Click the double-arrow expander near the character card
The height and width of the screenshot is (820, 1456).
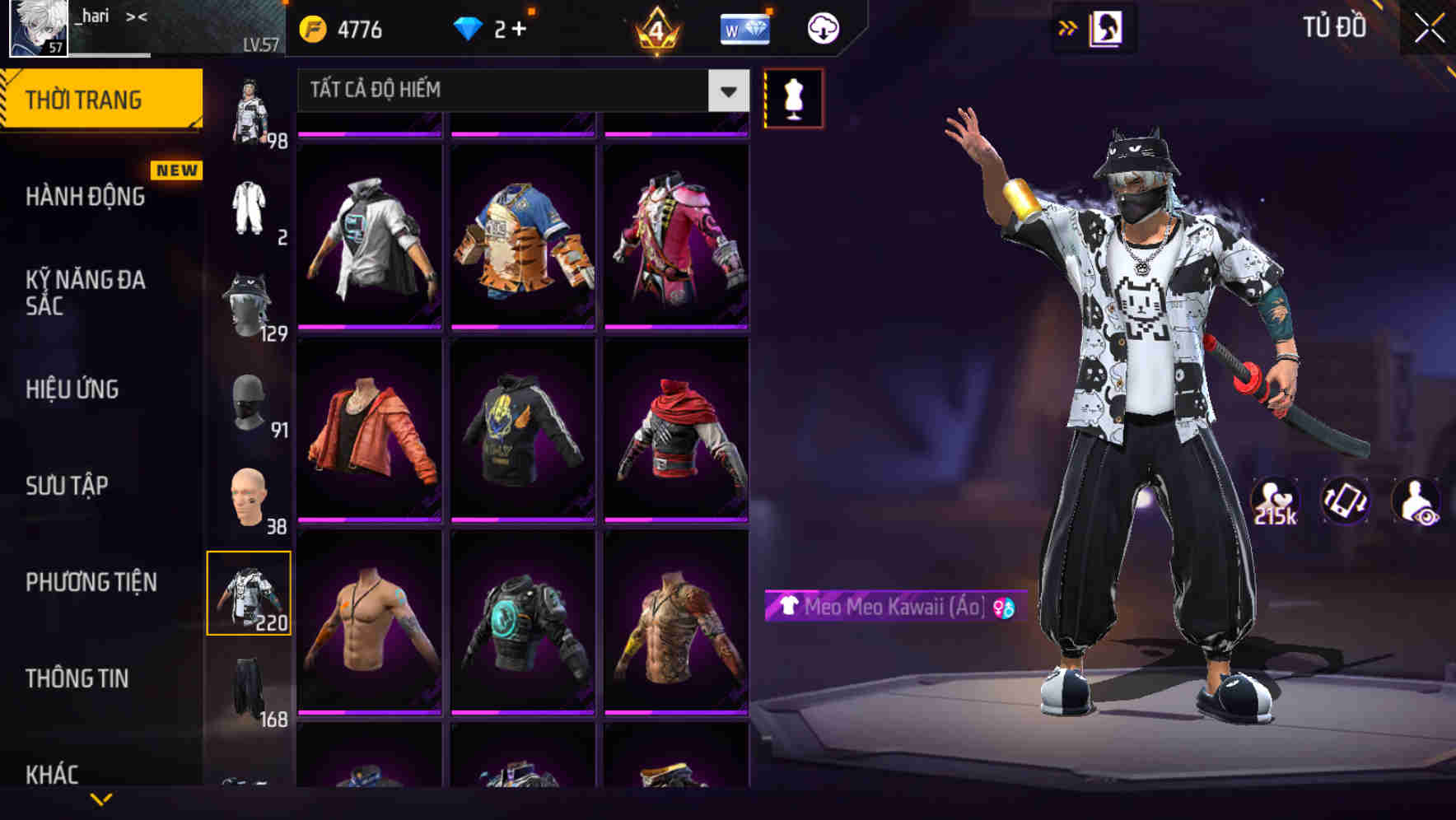click(1068, 27)
